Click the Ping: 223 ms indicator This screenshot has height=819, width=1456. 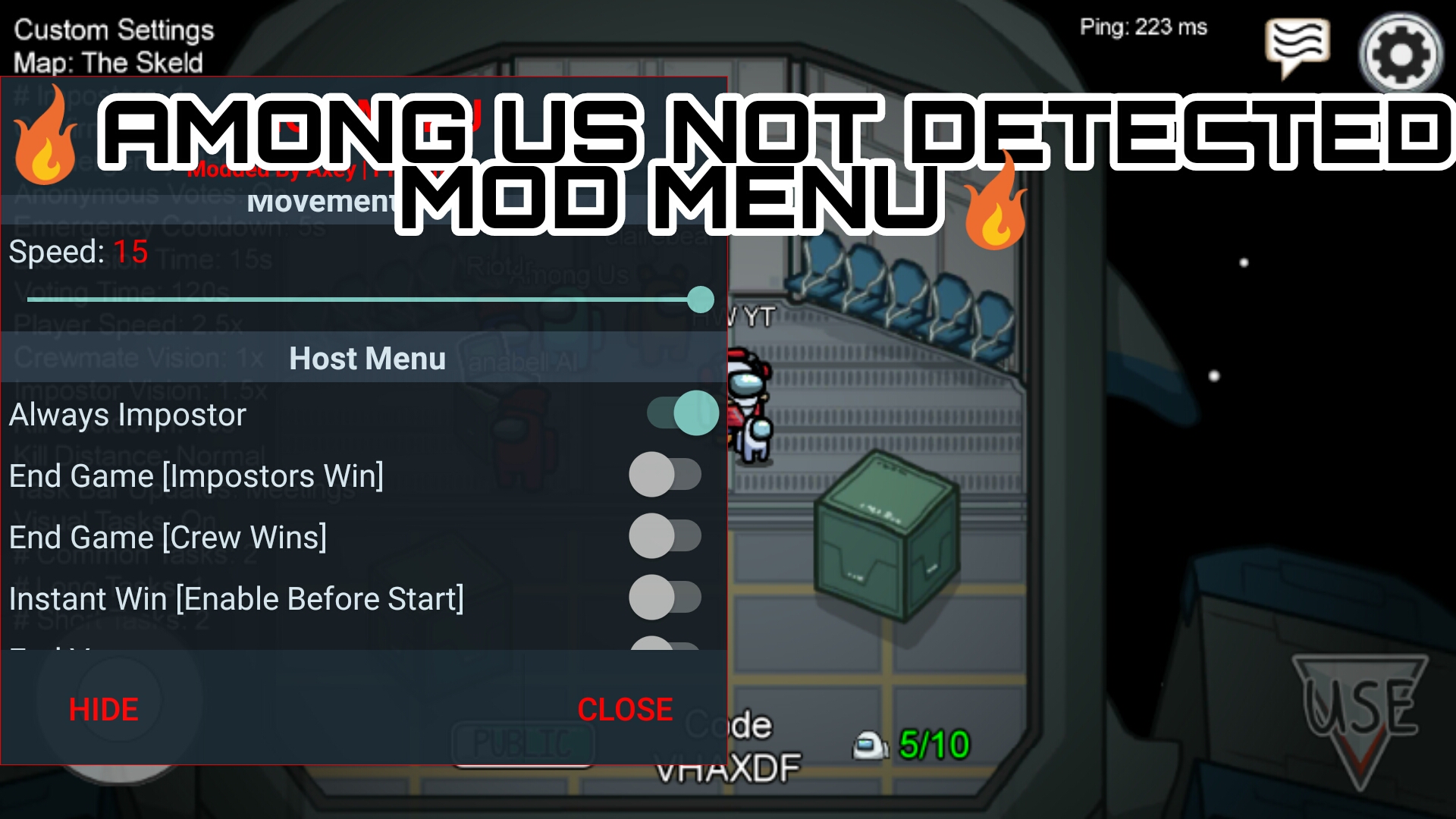[x=1142, y=27]
